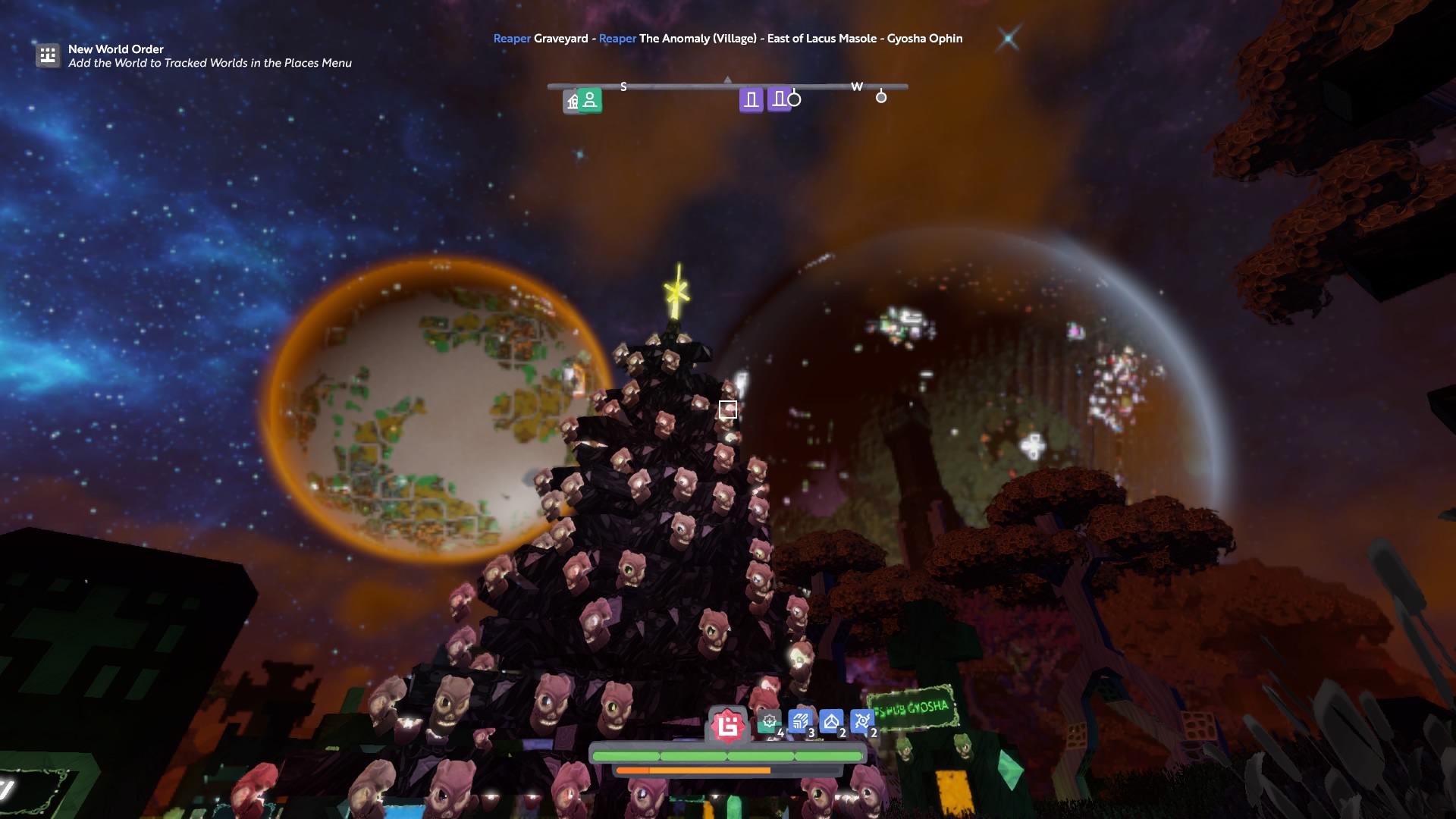This screenshot has height=819, width=1456.
Task: Open the red character level badge
Action: click(x=728, y=726)
